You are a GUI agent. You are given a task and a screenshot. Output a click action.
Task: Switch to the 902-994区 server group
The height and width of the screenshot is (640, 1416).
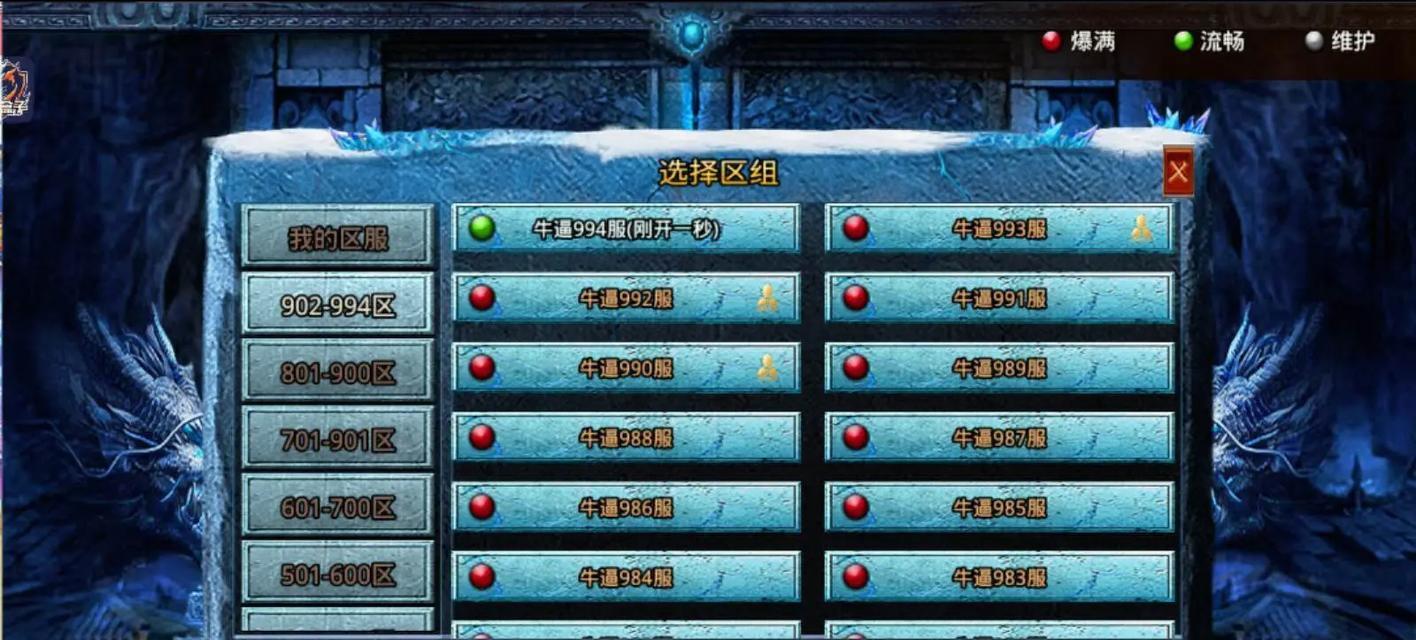coord(338,305)
